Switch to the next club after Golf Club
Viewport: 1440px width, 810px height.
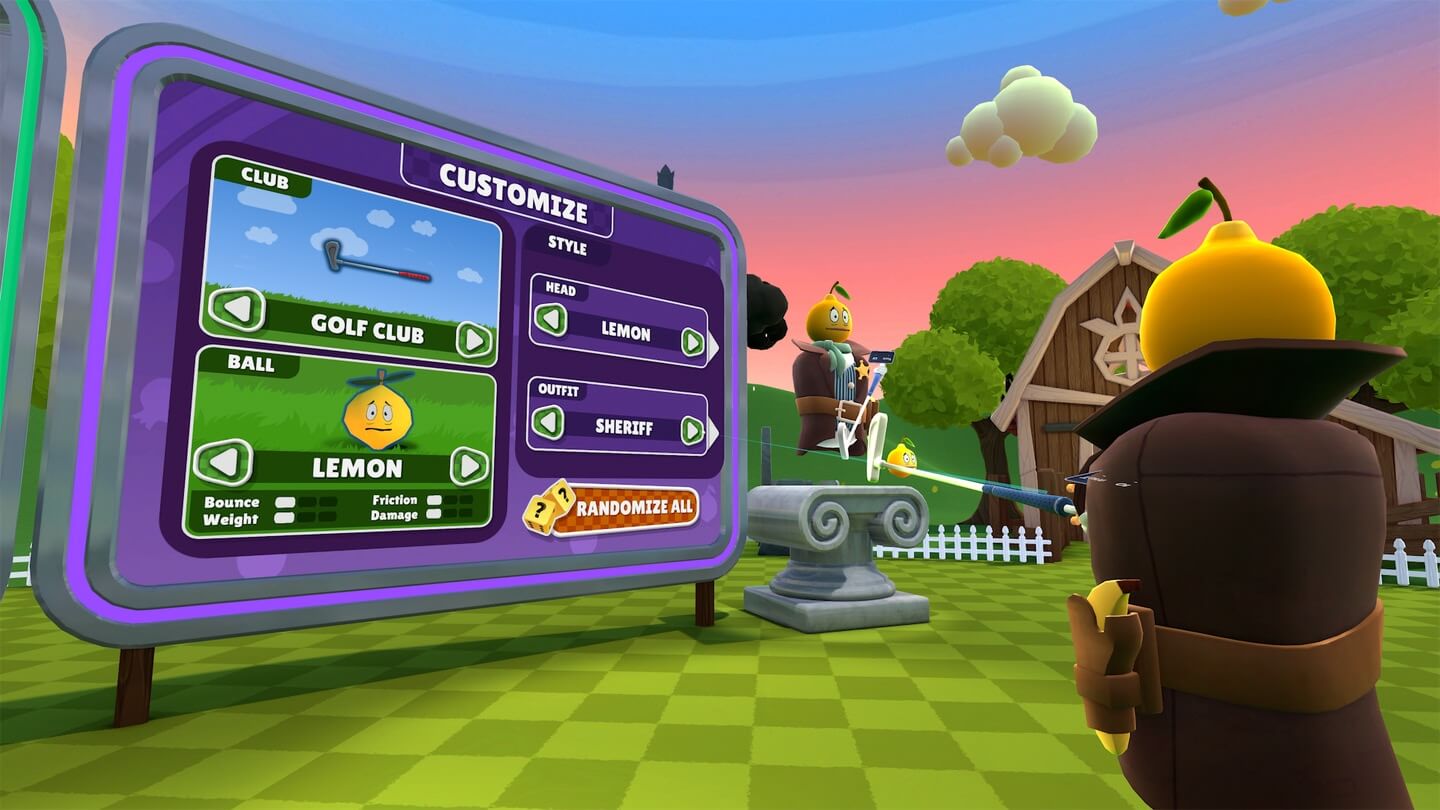[x=474, y=340]
